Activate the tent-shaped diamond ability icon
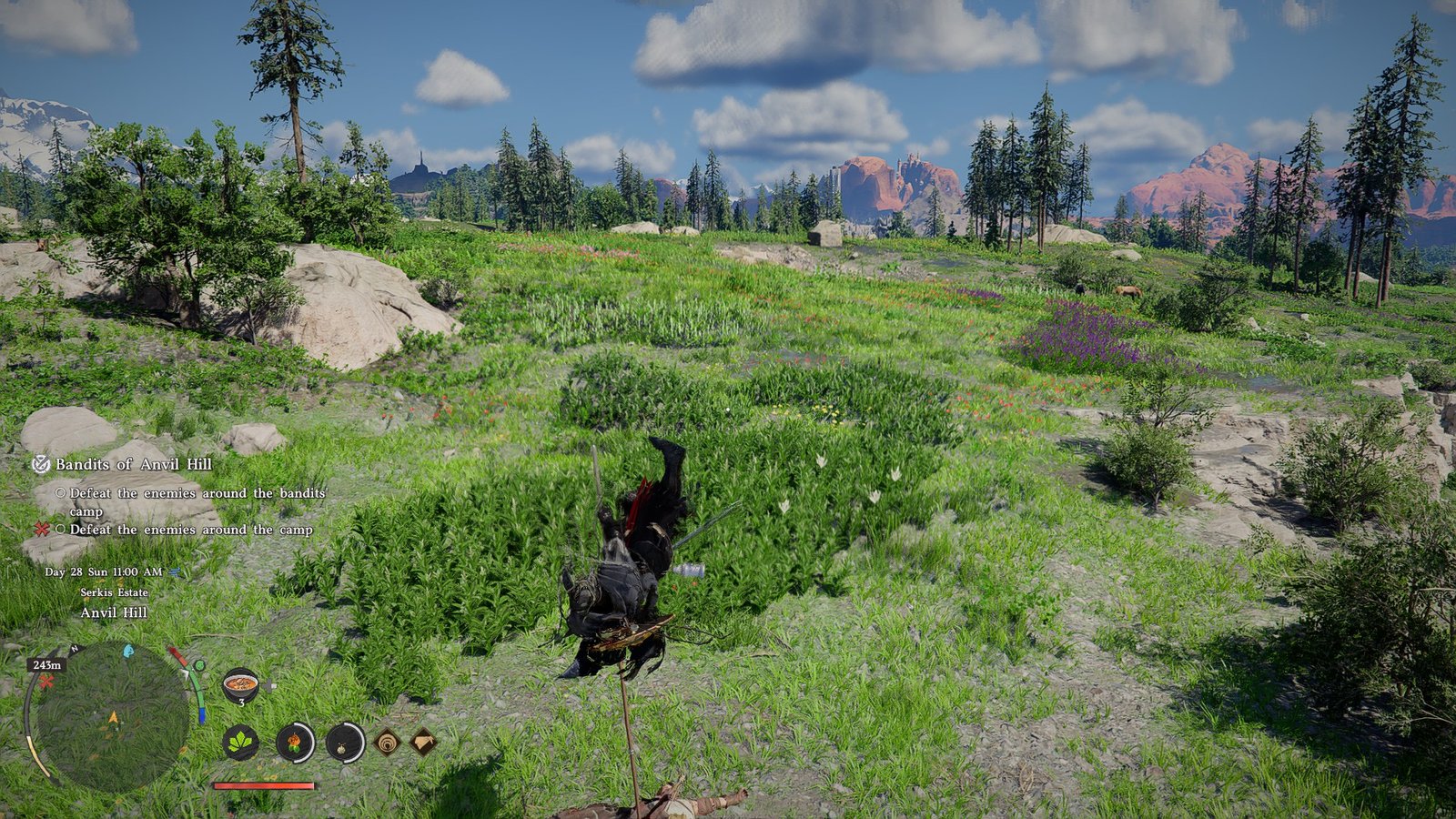The image size is (1456, 819). pyautogui.click(x=423, y=743)
